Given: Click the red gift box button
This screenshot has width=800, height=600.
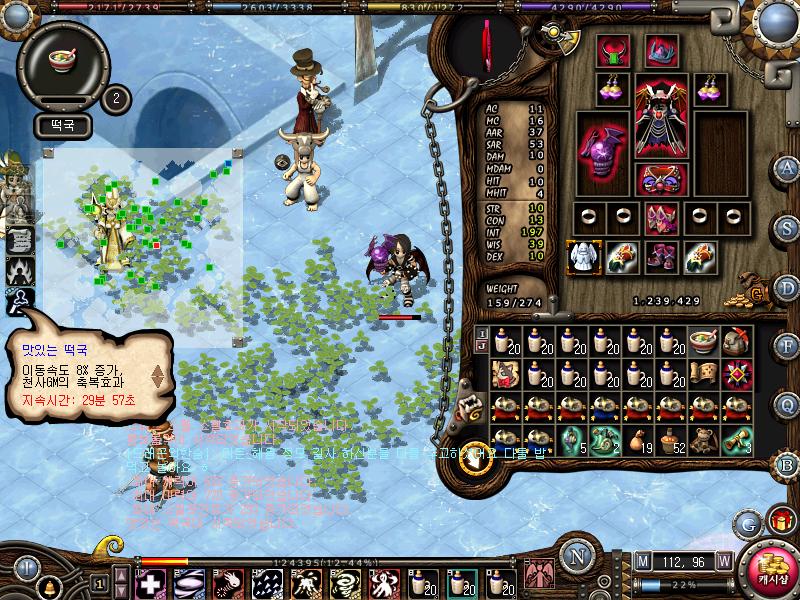Looking at the screenshot, I should coord(779,520).
